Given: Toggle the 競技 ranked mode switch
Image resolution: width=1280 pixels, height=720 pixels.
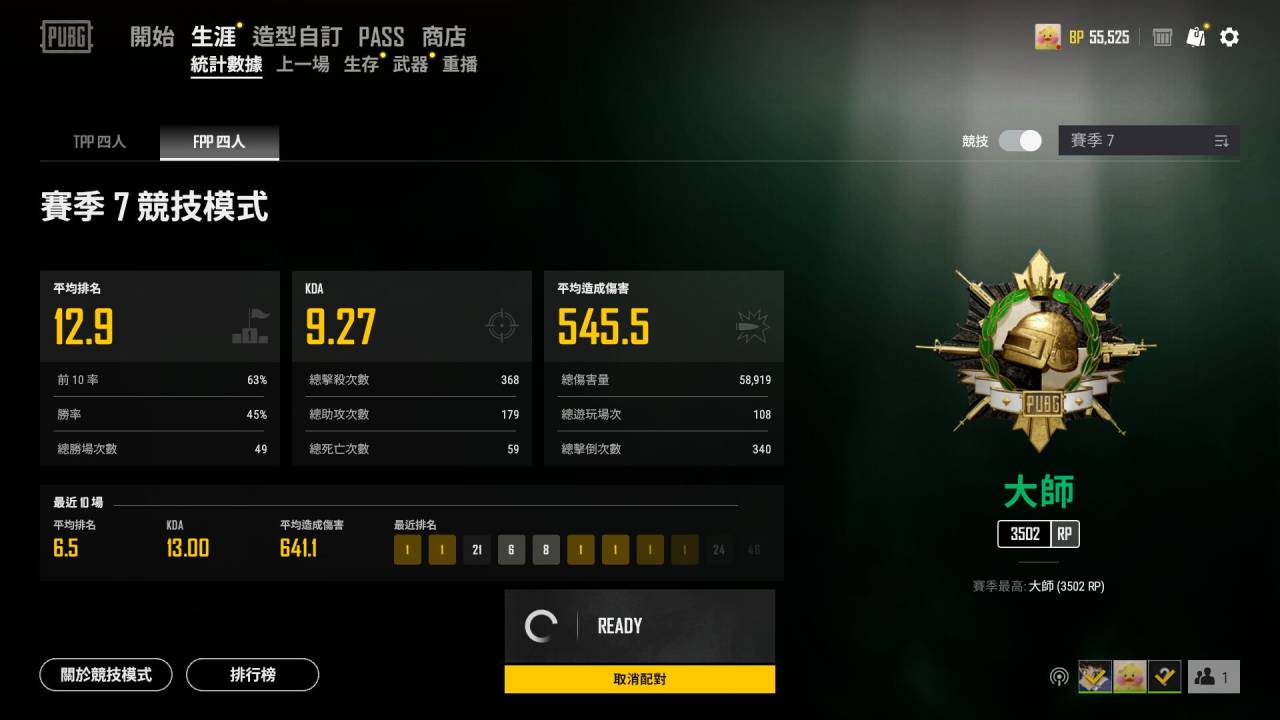Looking at the screenshot, I should pyautogui.click(x=1021, y=141).
